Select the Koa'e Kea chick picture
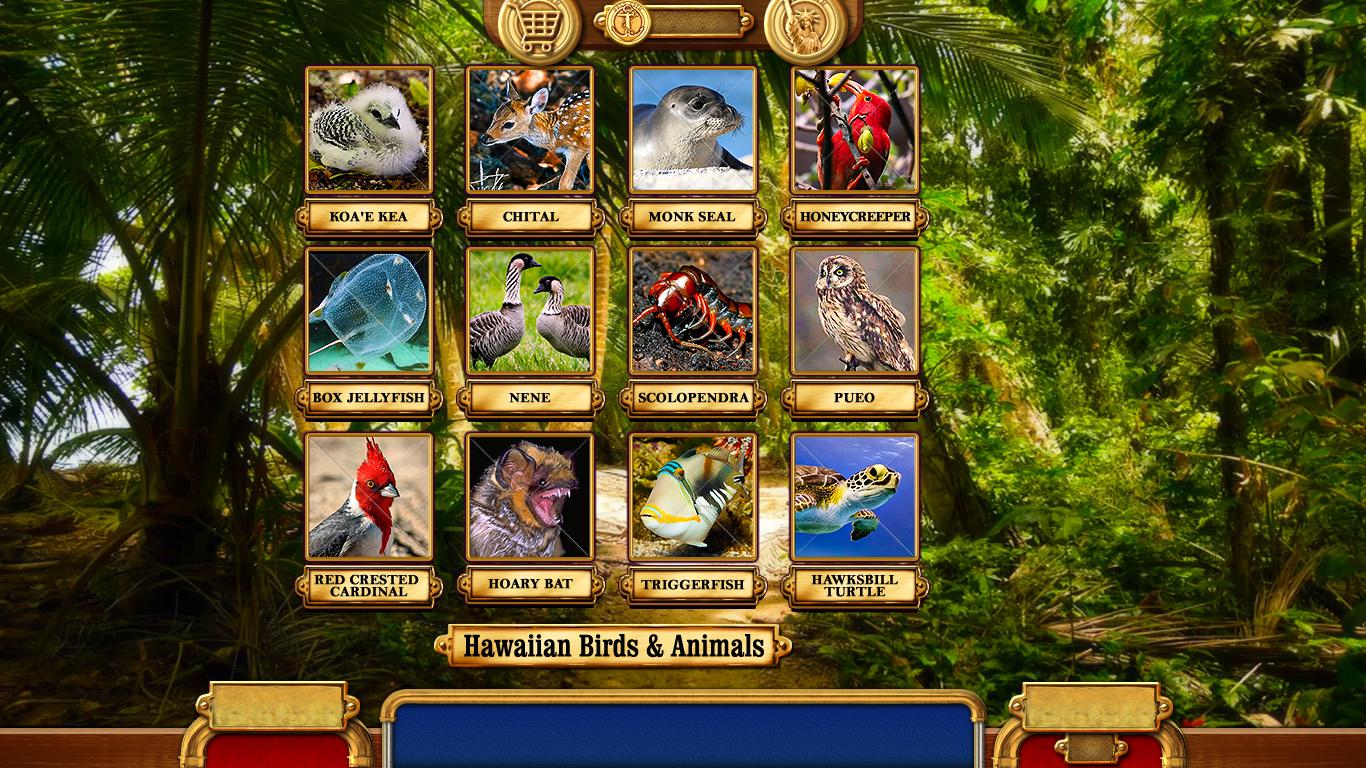This screenshot has height=768, width=1366. point(369,129)
